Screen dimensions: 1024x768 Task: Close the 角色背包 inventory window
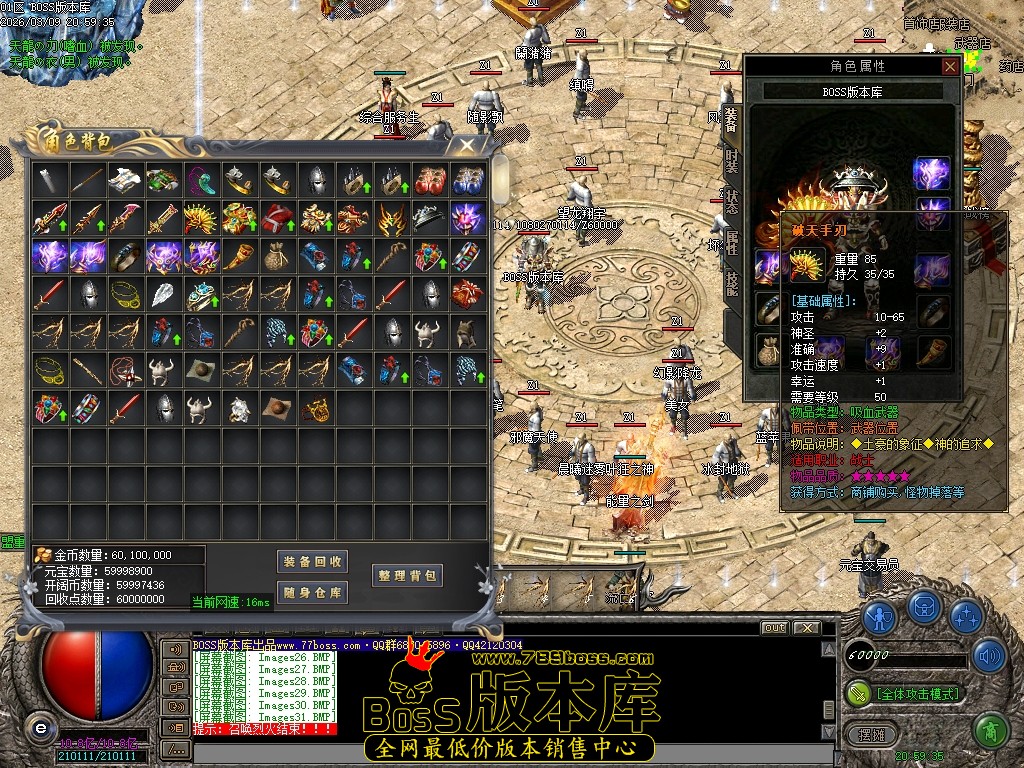coord(466,146)
